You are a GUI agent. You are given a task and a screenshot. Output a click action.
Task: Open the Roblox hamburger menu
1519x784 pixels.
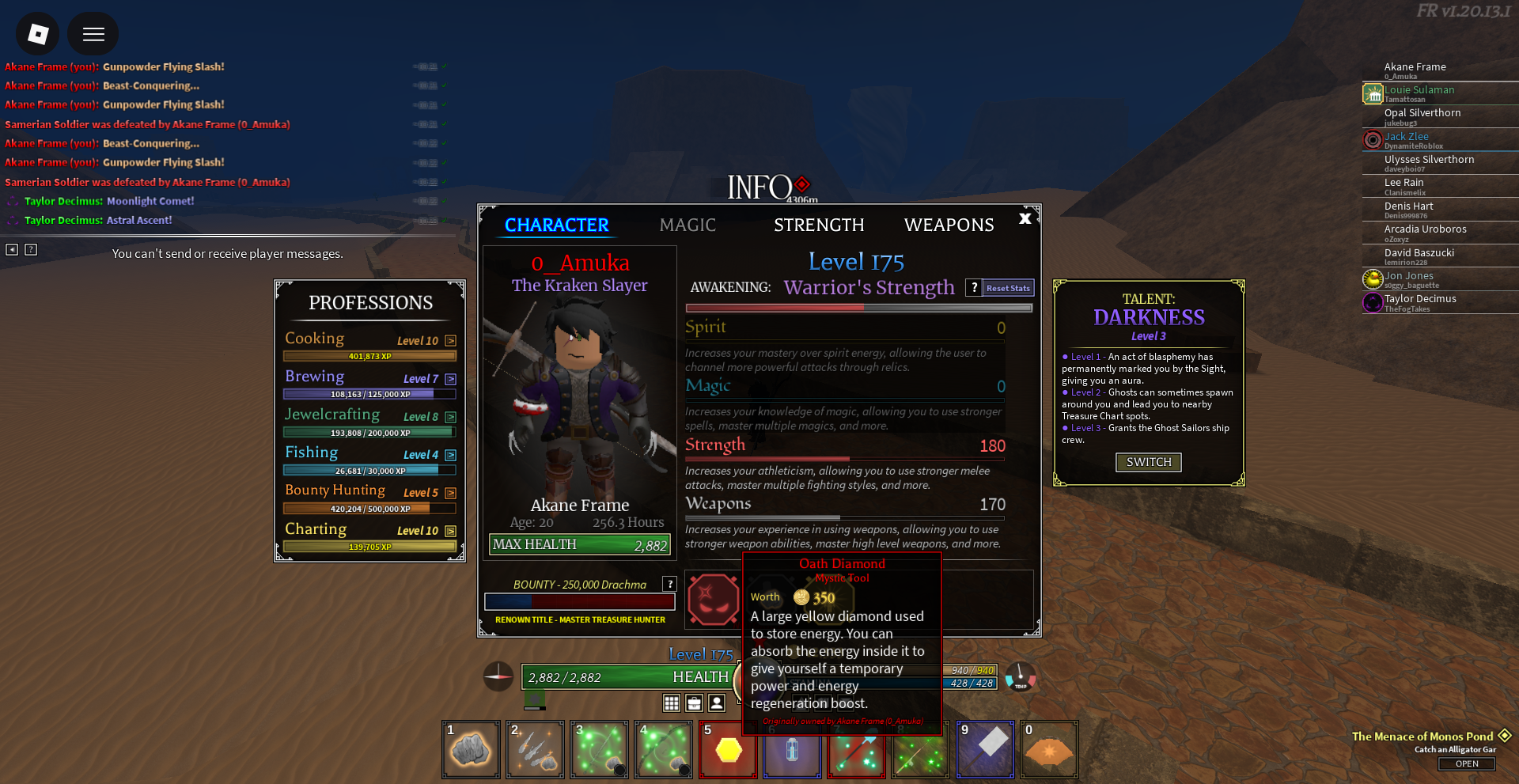coord(93,34)
